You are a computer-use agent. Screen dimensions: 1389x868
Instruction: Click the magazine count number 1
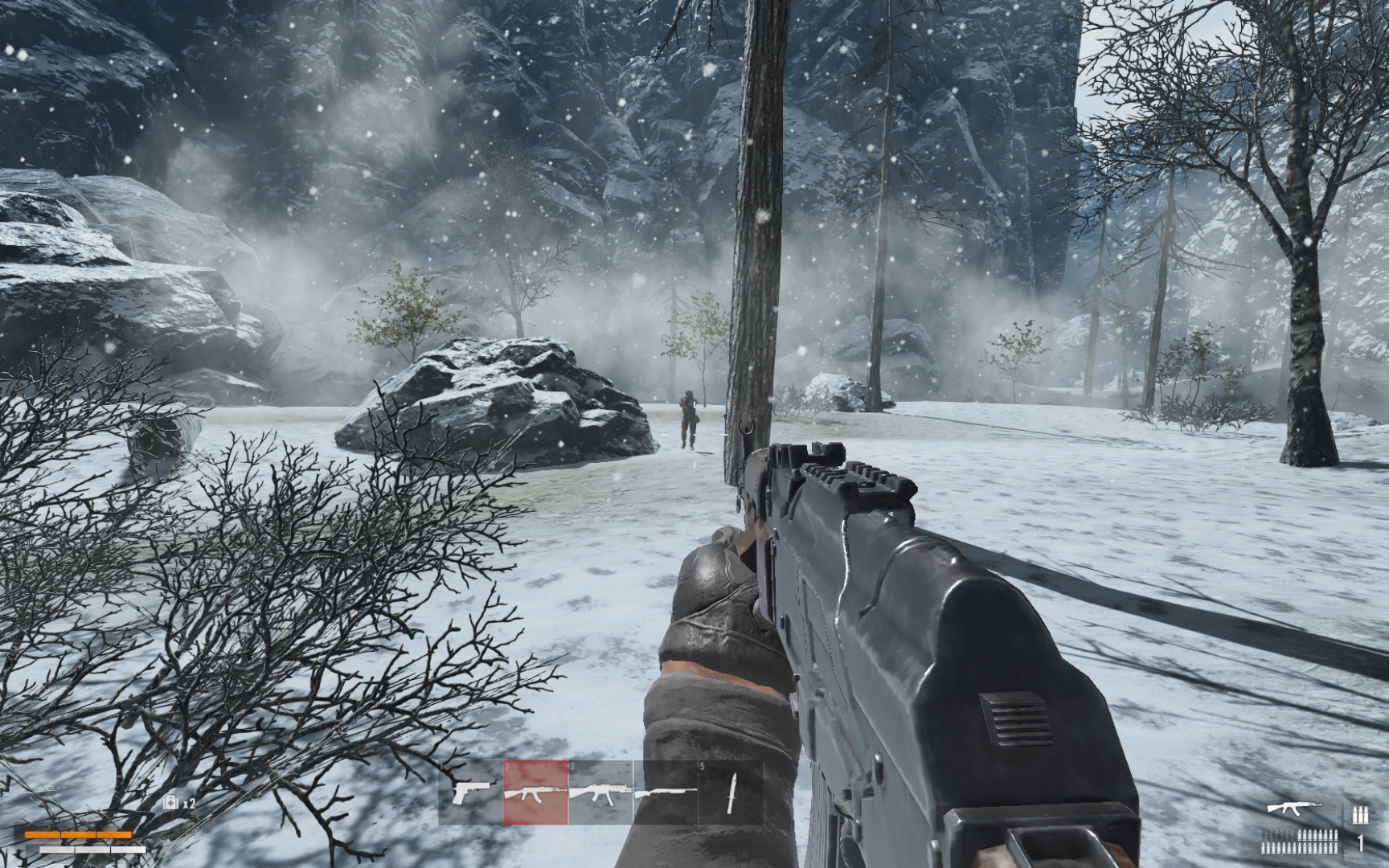1360,844
